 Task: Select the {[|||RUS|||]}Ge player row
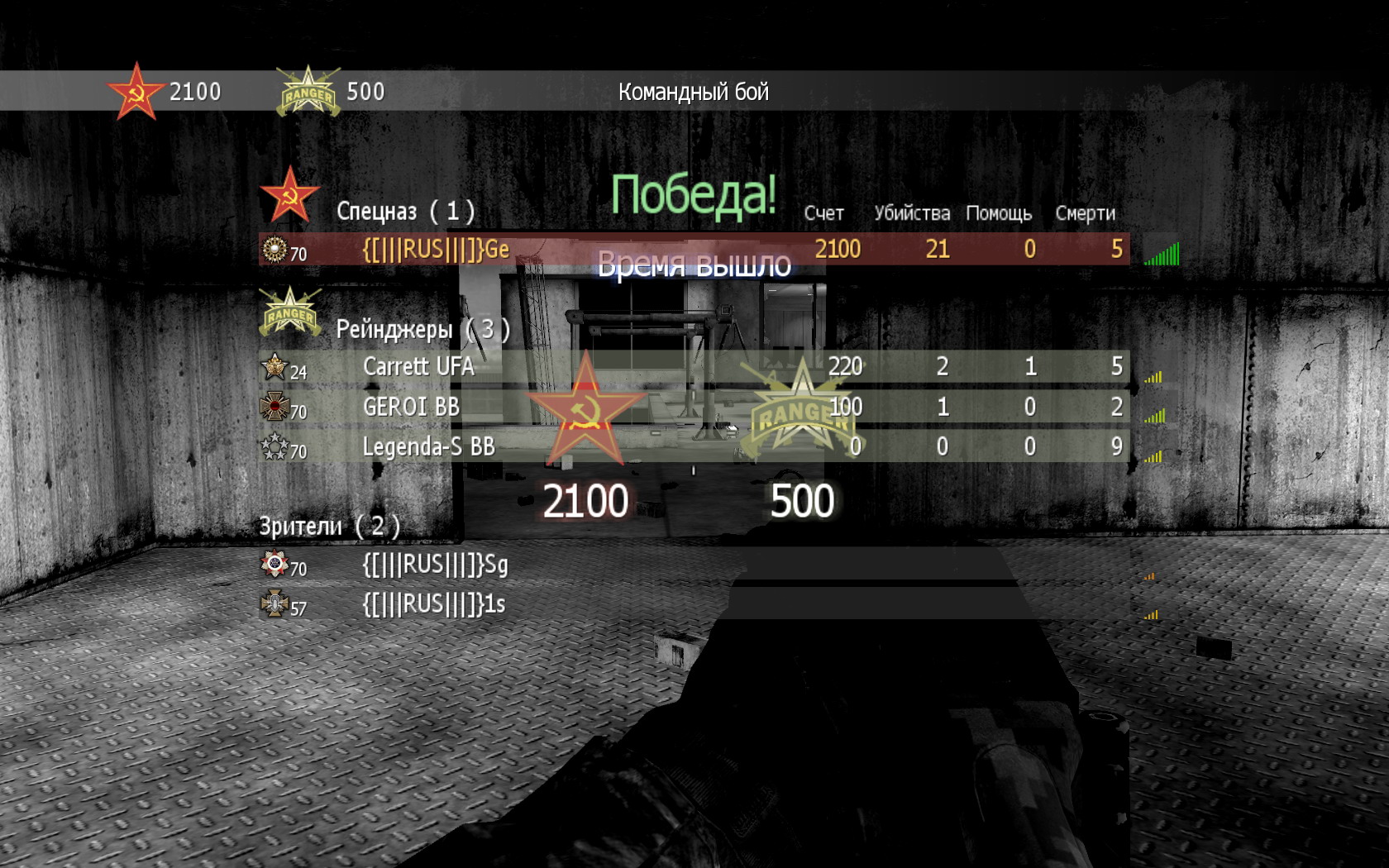(436, 250)
